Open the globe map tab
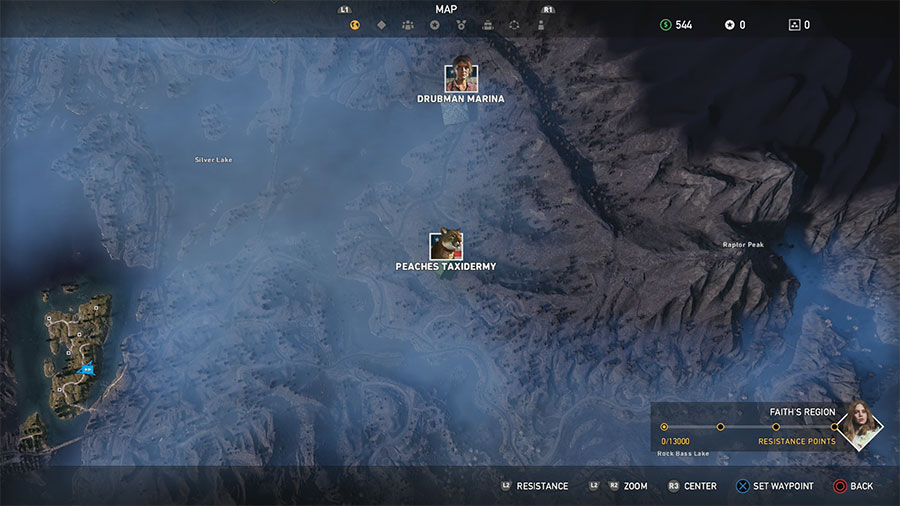The height and width of the screenshot is (506, 900). pyautogui.click(x=354, y=25)
